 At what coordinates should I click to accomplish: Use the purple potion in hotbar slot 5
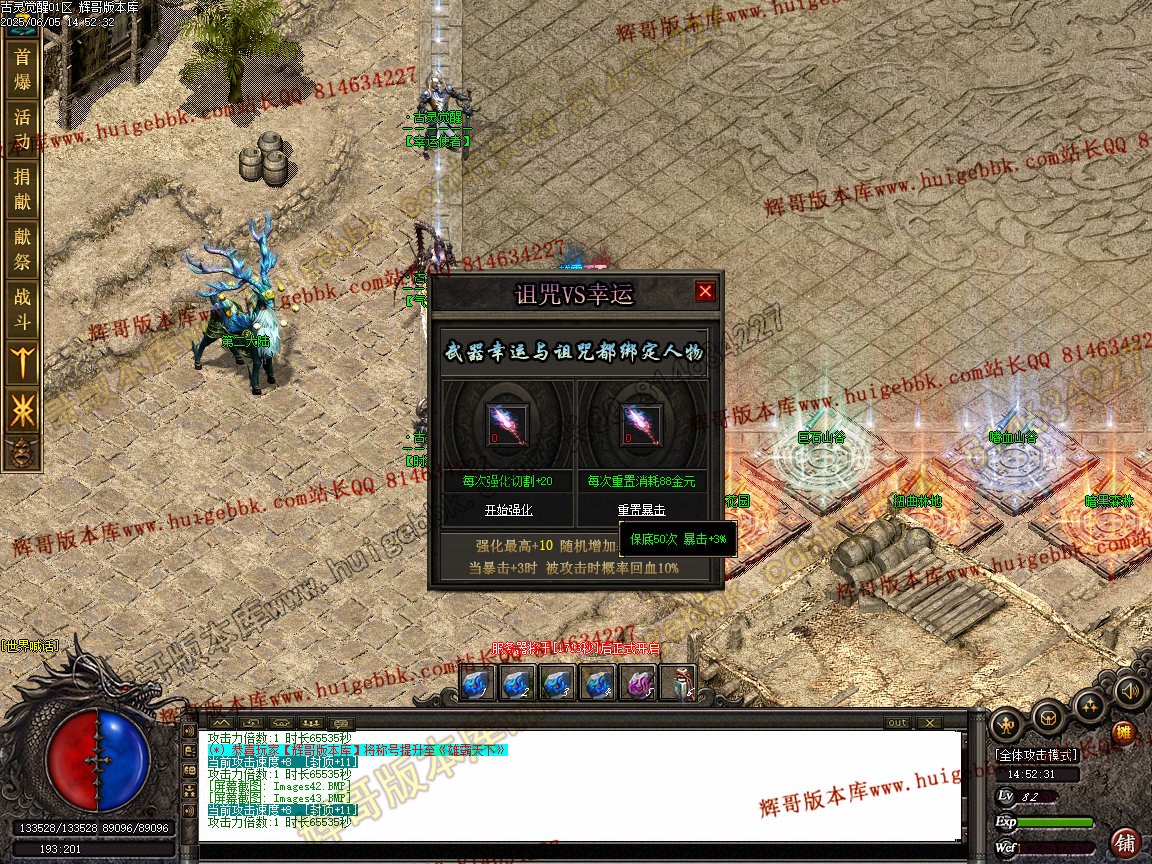point(637,684)
